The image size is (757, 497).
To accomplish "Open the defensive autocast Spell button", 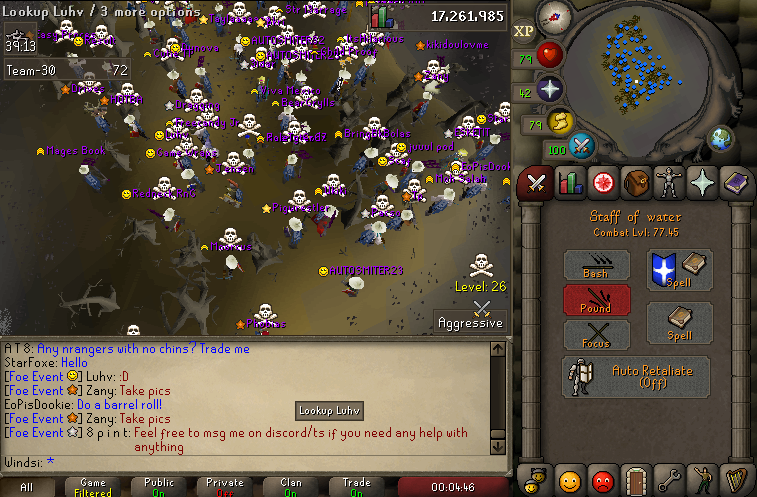I will (x=680, y=270).
